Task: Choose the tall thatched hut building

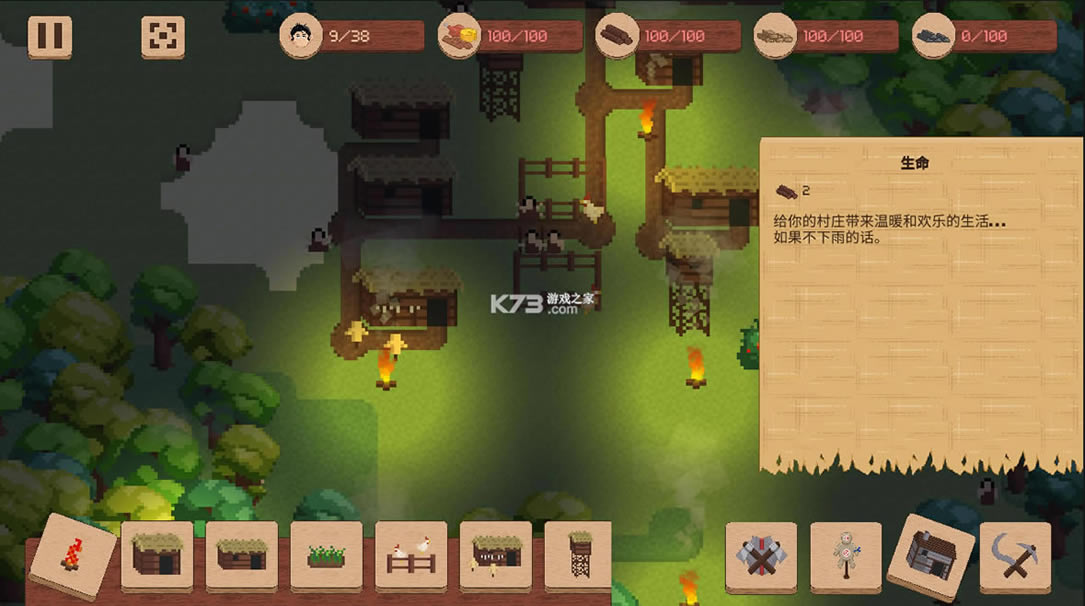Action: (157, 554)
